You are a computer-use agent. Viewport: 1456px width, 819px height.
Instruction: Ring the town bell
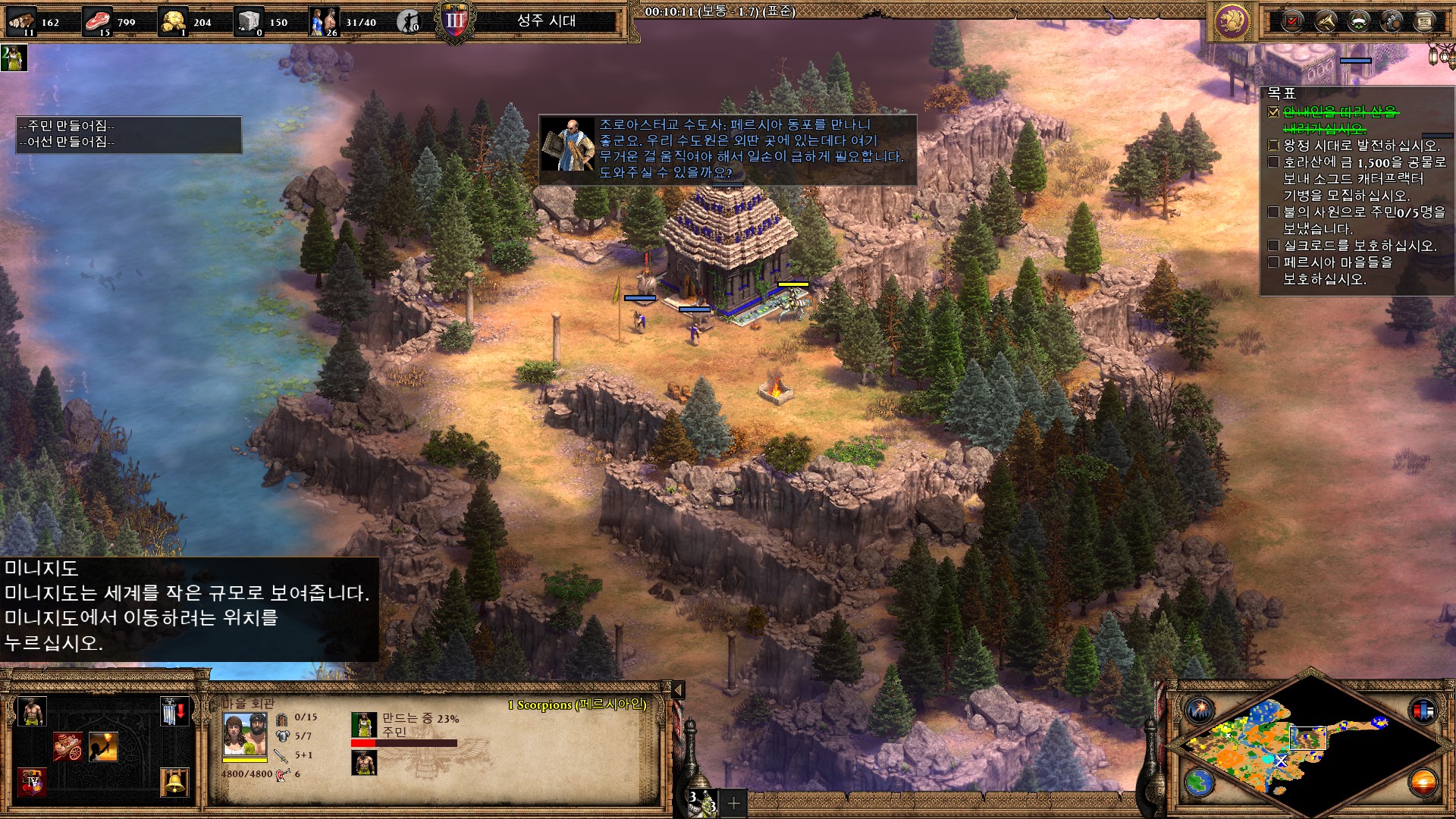point(174,781)
